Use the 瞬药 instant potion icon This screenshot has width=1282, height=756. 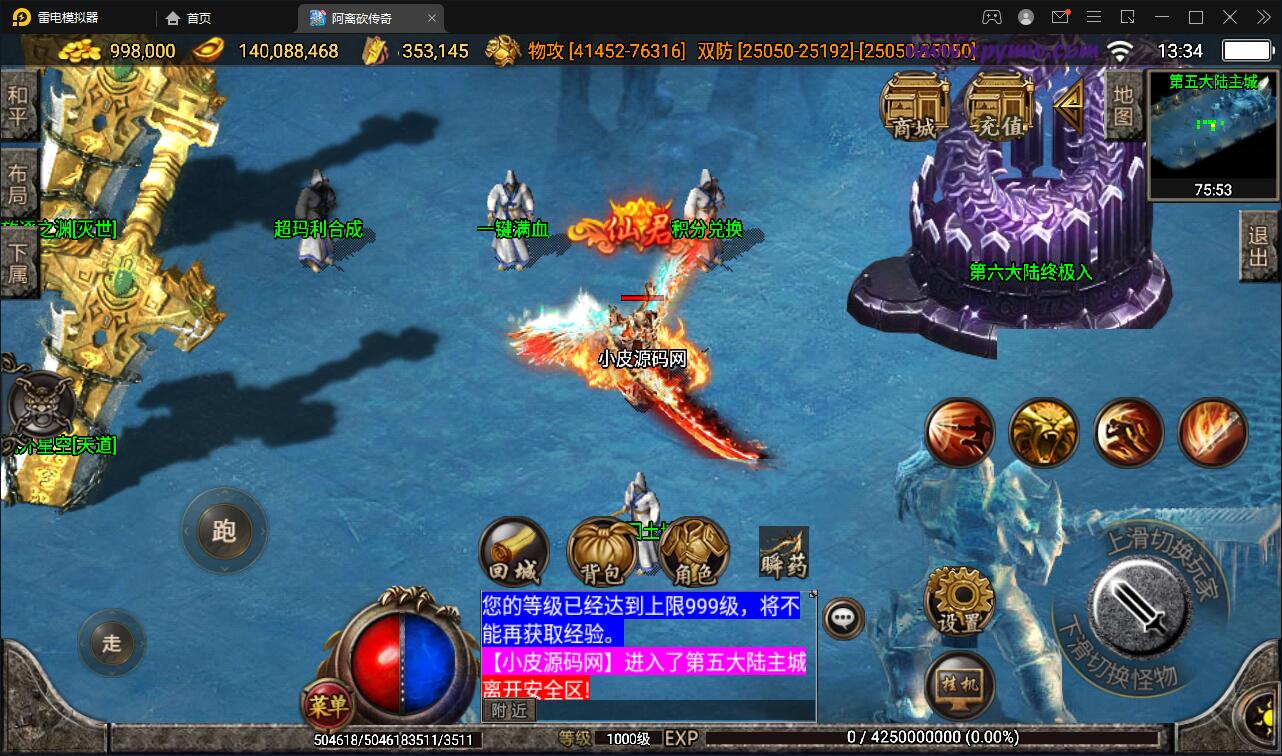(x=782, y=552)
